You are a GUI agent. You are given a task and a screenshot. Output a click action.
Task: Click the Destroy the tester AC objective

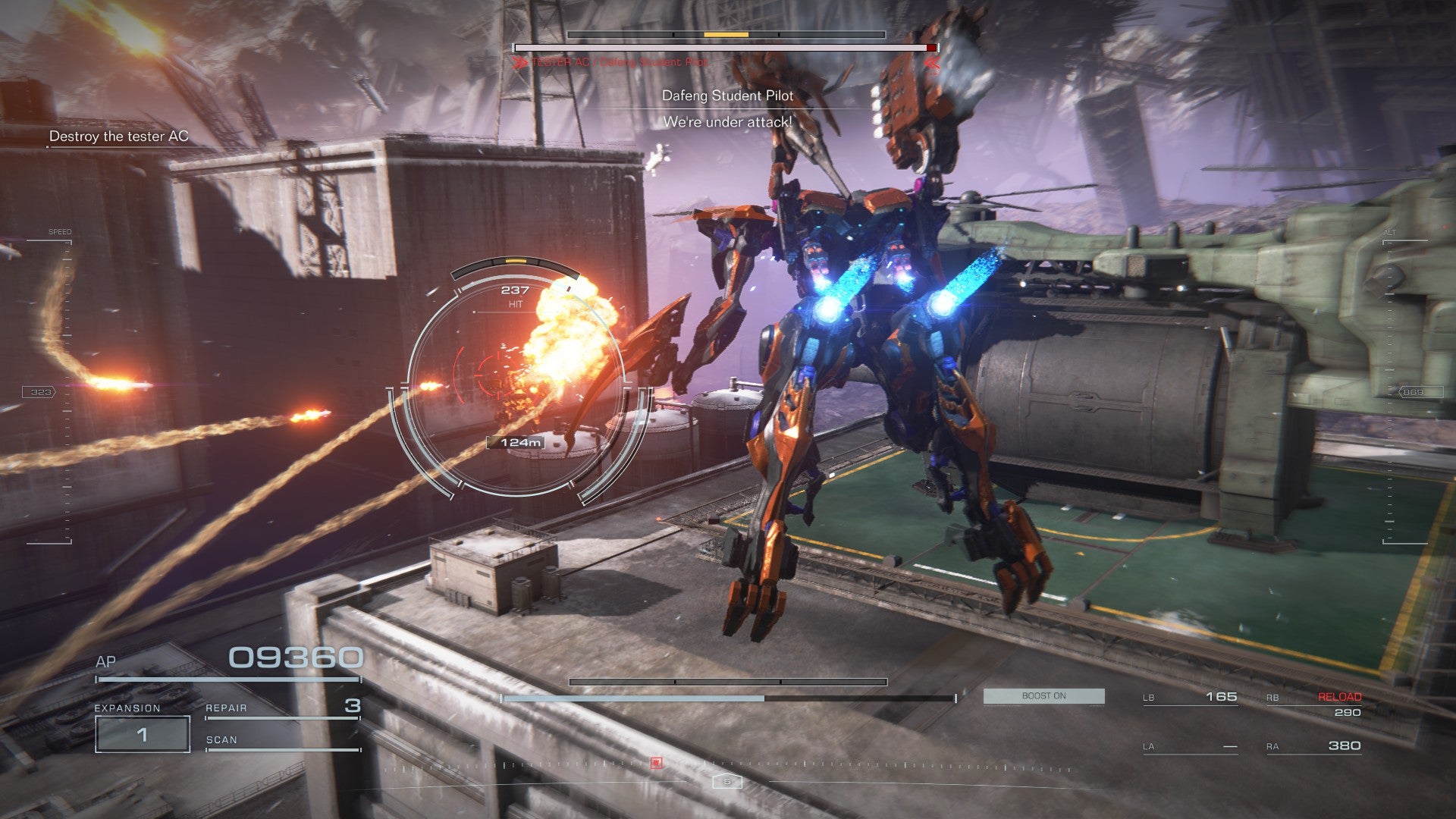(118, 136)
